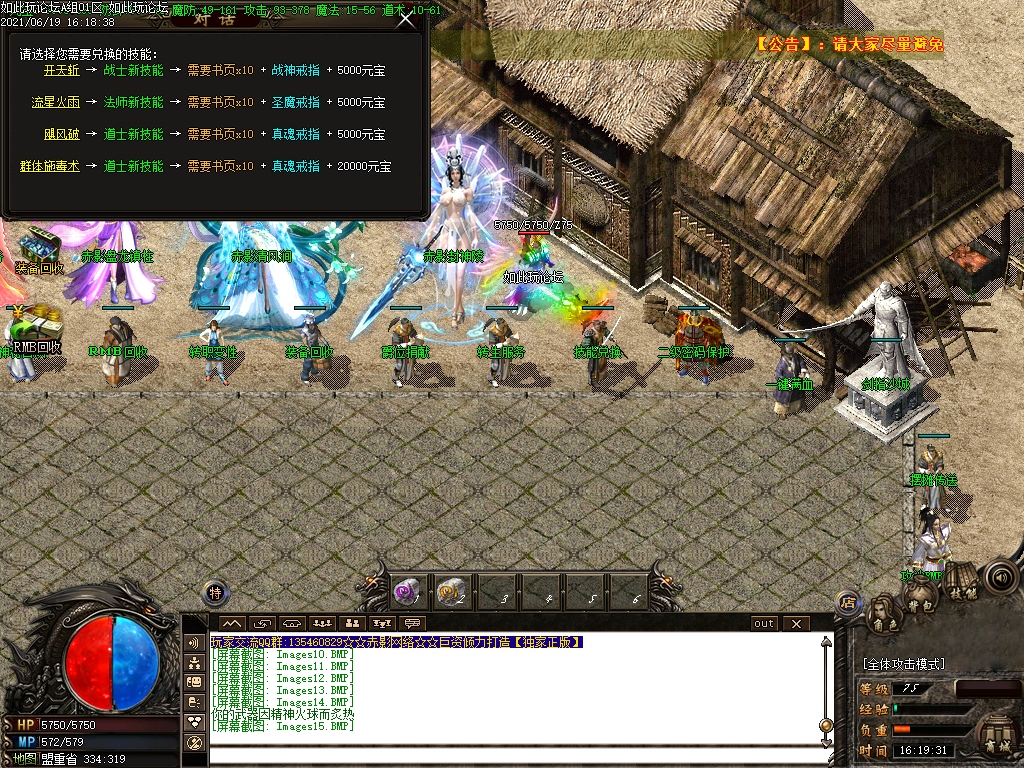This screenshot has width=1024, height=768.
Task: Click the out button above chat
Action: (x=764, y=624)
